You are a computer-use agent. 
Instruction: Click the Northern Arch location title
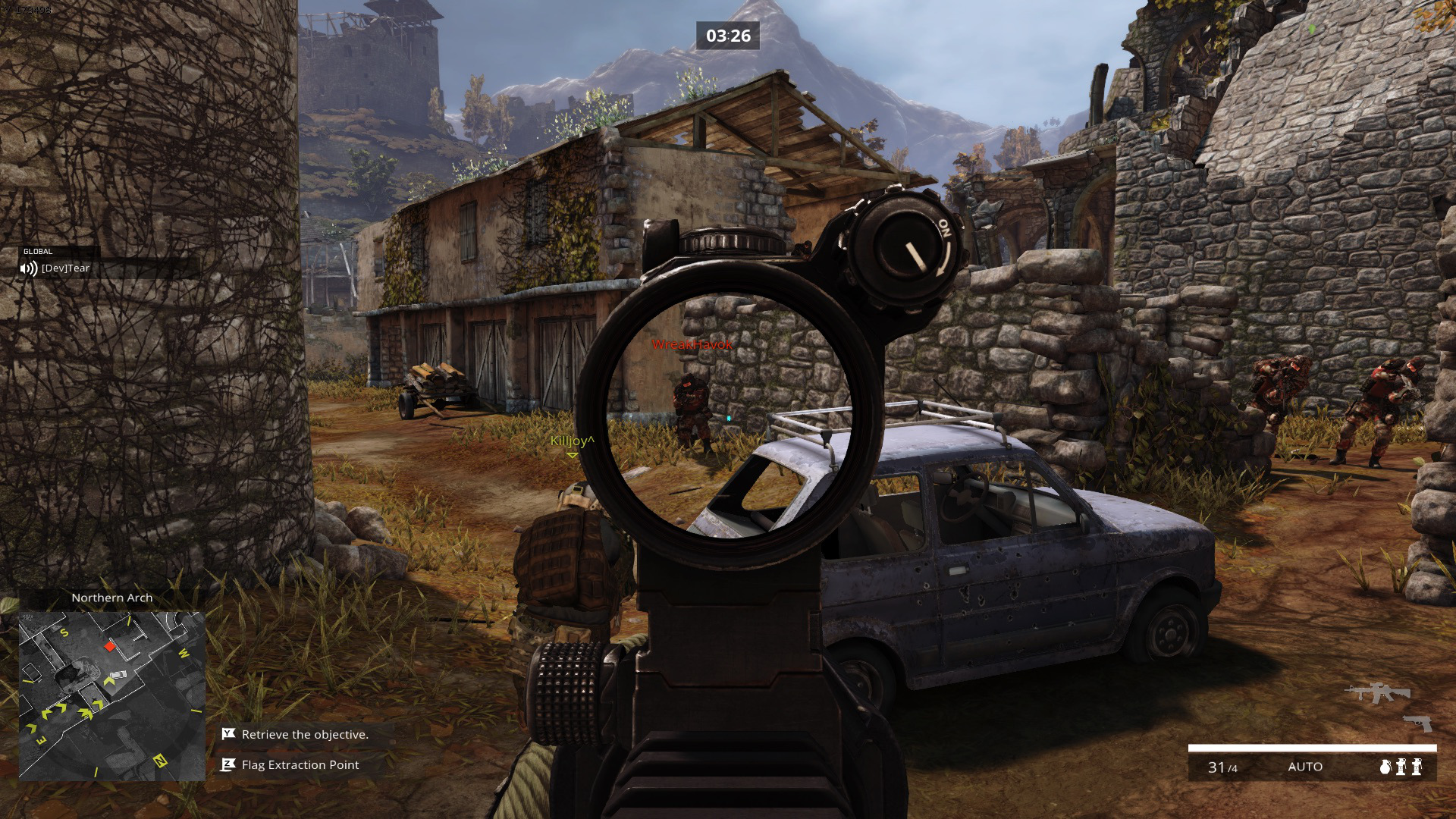coord(112,598)
